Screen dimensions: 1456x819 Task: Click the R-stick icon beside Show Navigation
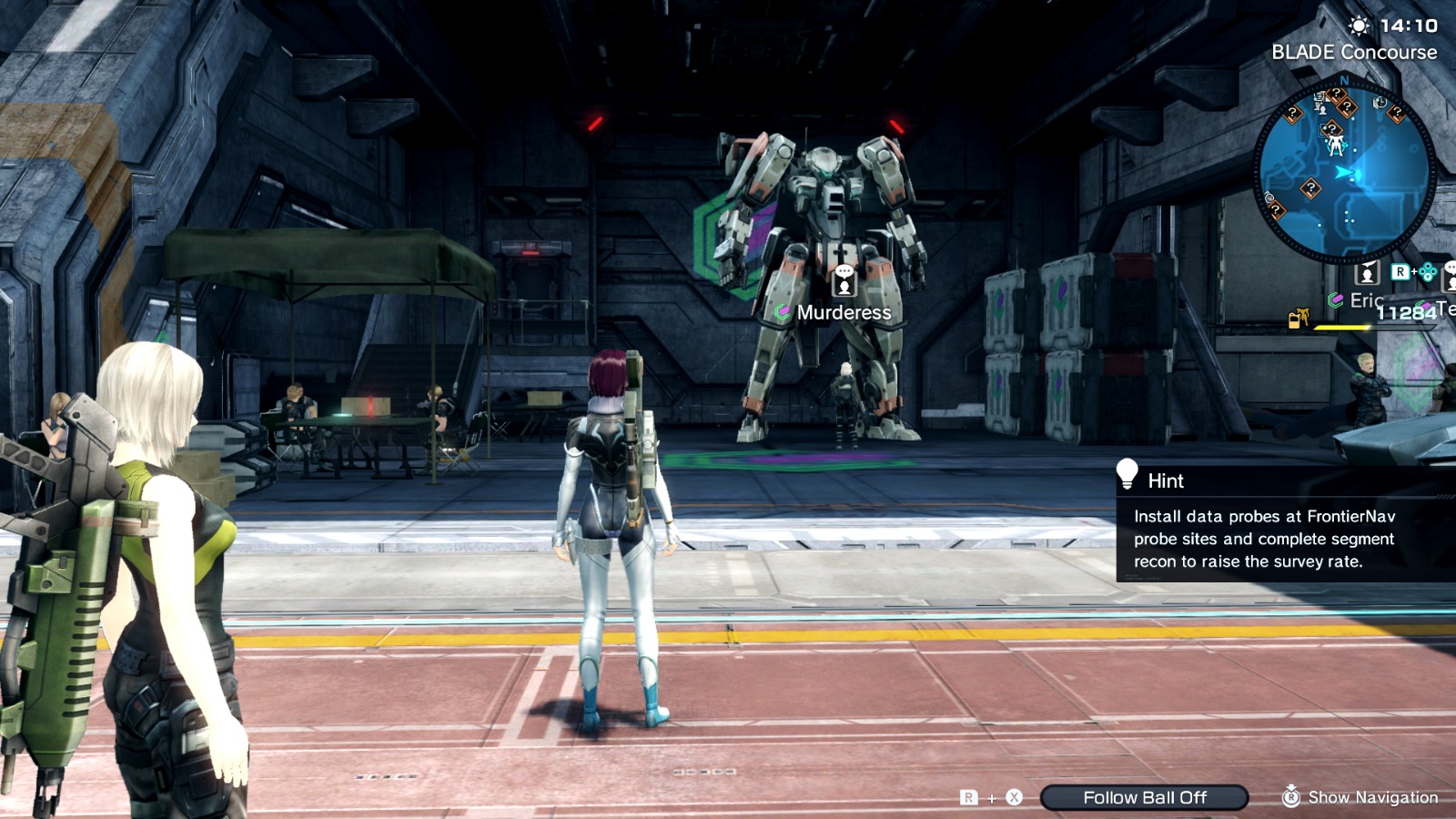1293,797
